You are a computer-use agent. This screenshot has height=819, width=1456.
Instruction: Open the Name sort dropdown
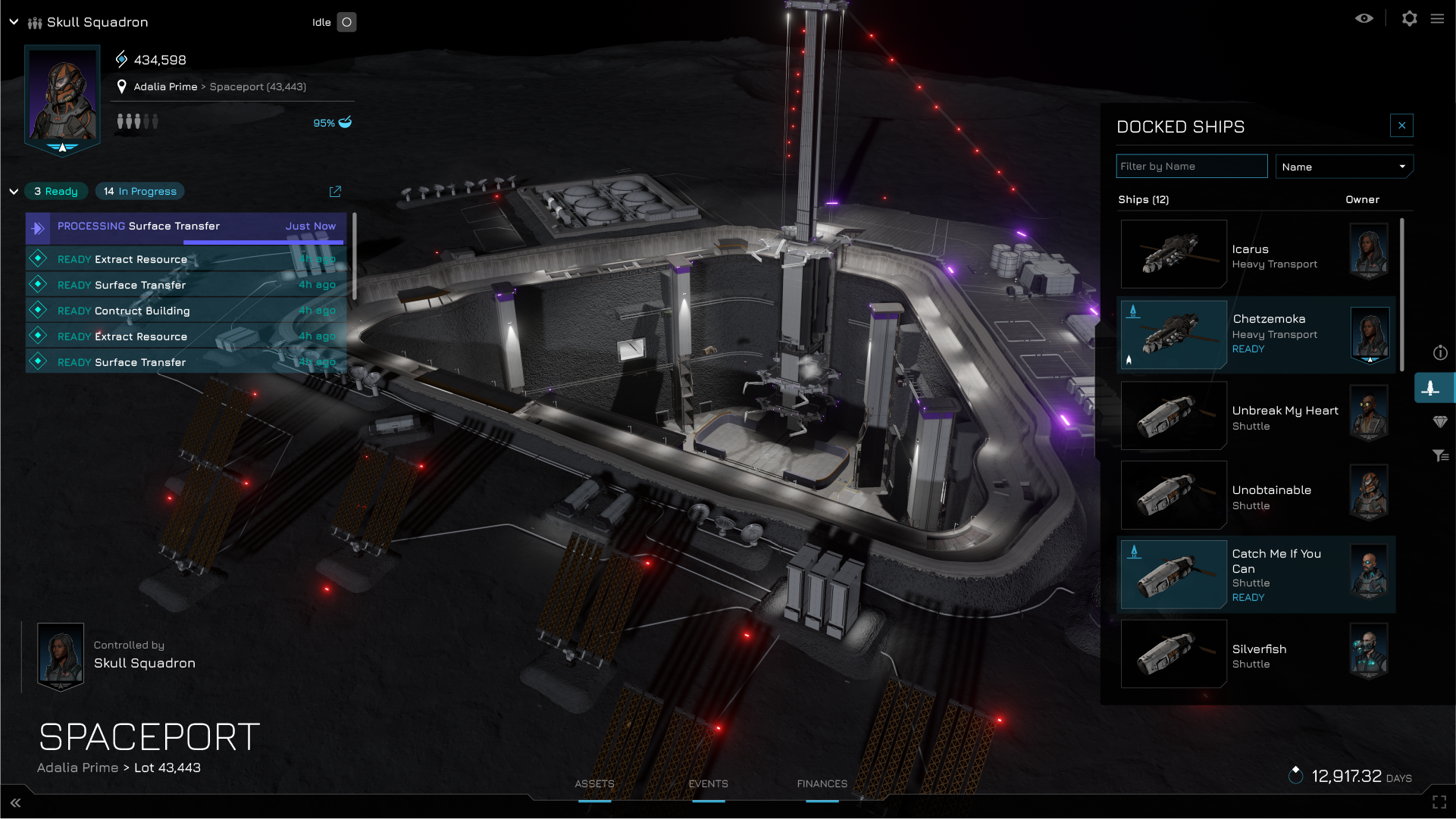1343,167
